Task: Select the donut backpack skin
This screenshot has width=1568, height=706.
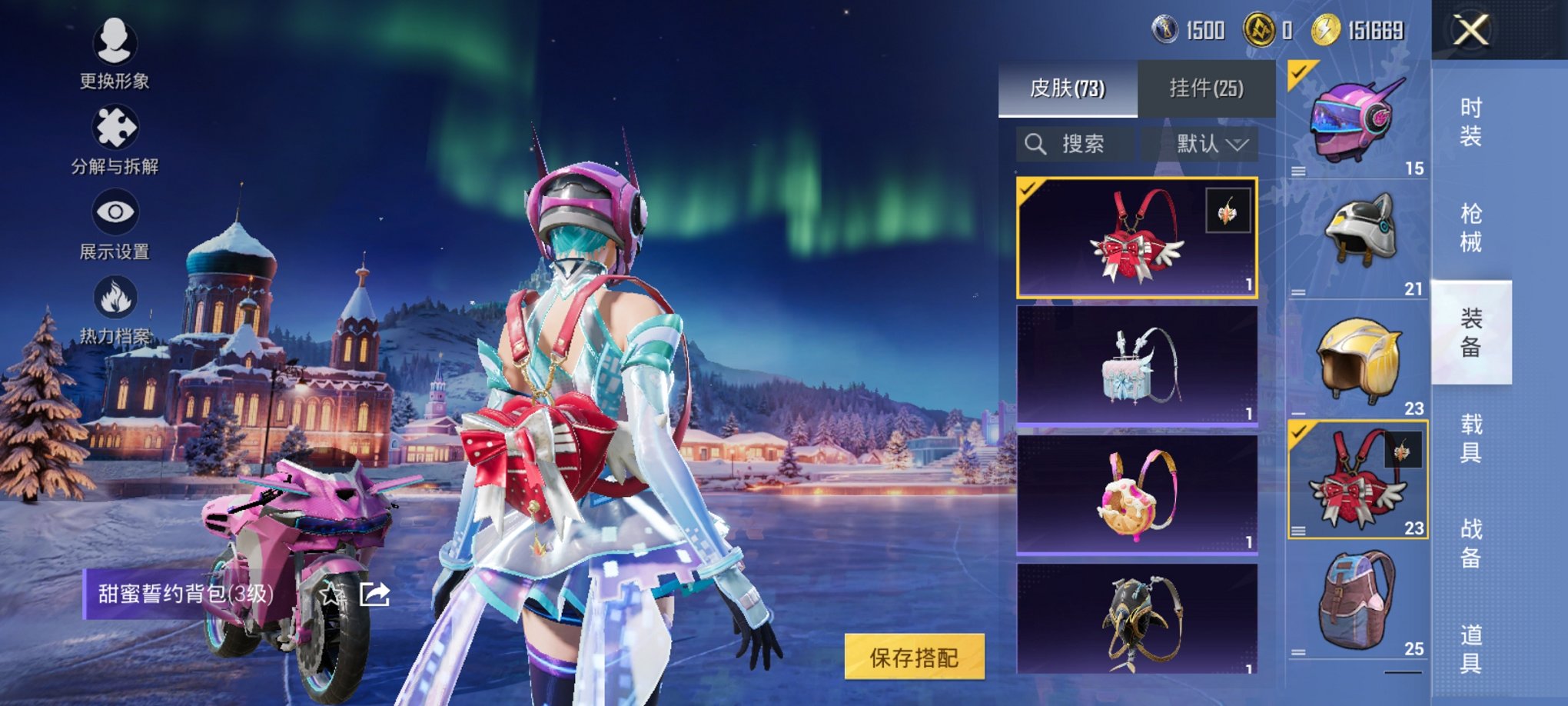Action: click(1137, 494)
